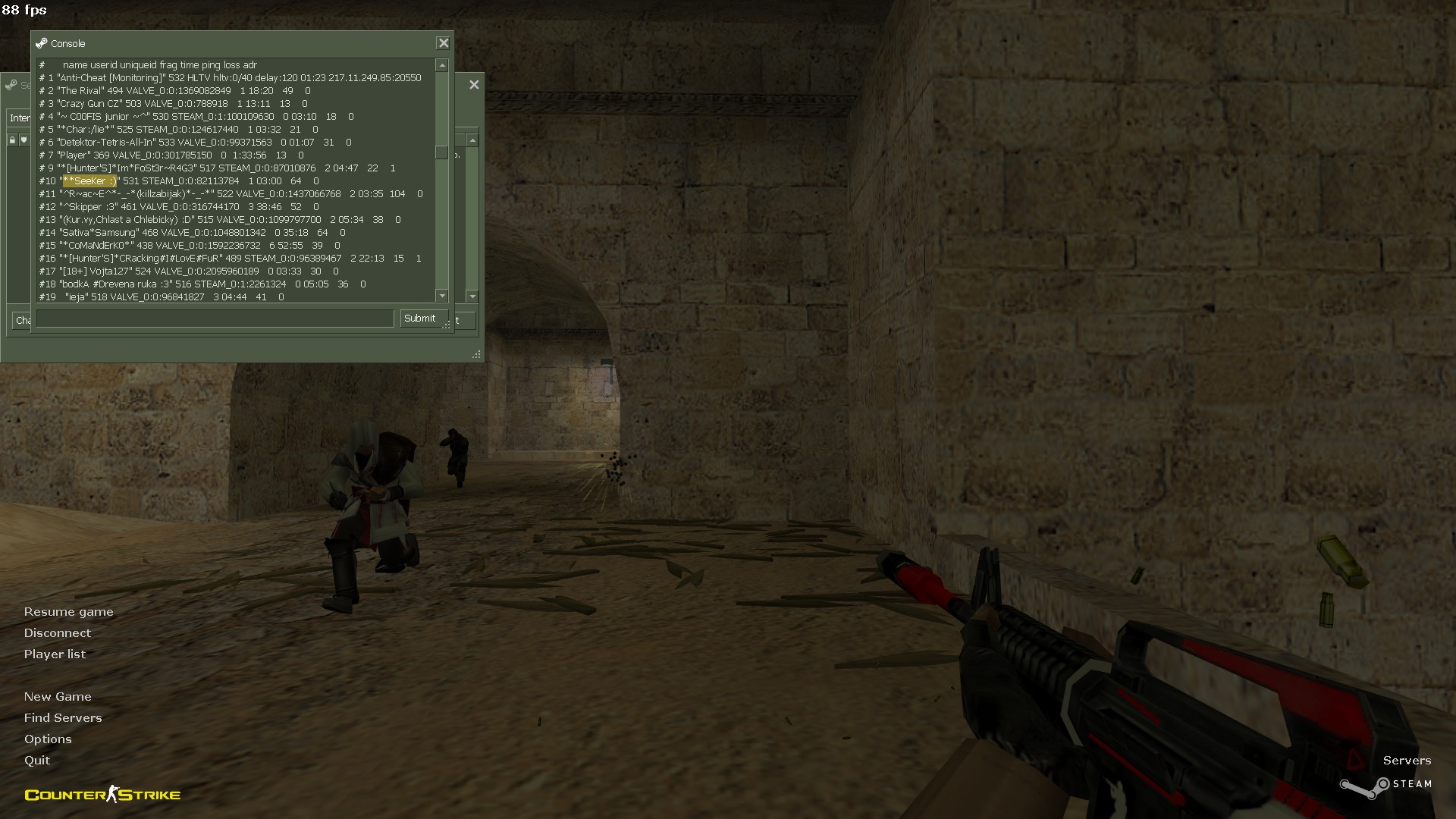1456x819 pixels.
Task: Disconnect from the current server
Action: pyautogui.click(x=57, y=633)
